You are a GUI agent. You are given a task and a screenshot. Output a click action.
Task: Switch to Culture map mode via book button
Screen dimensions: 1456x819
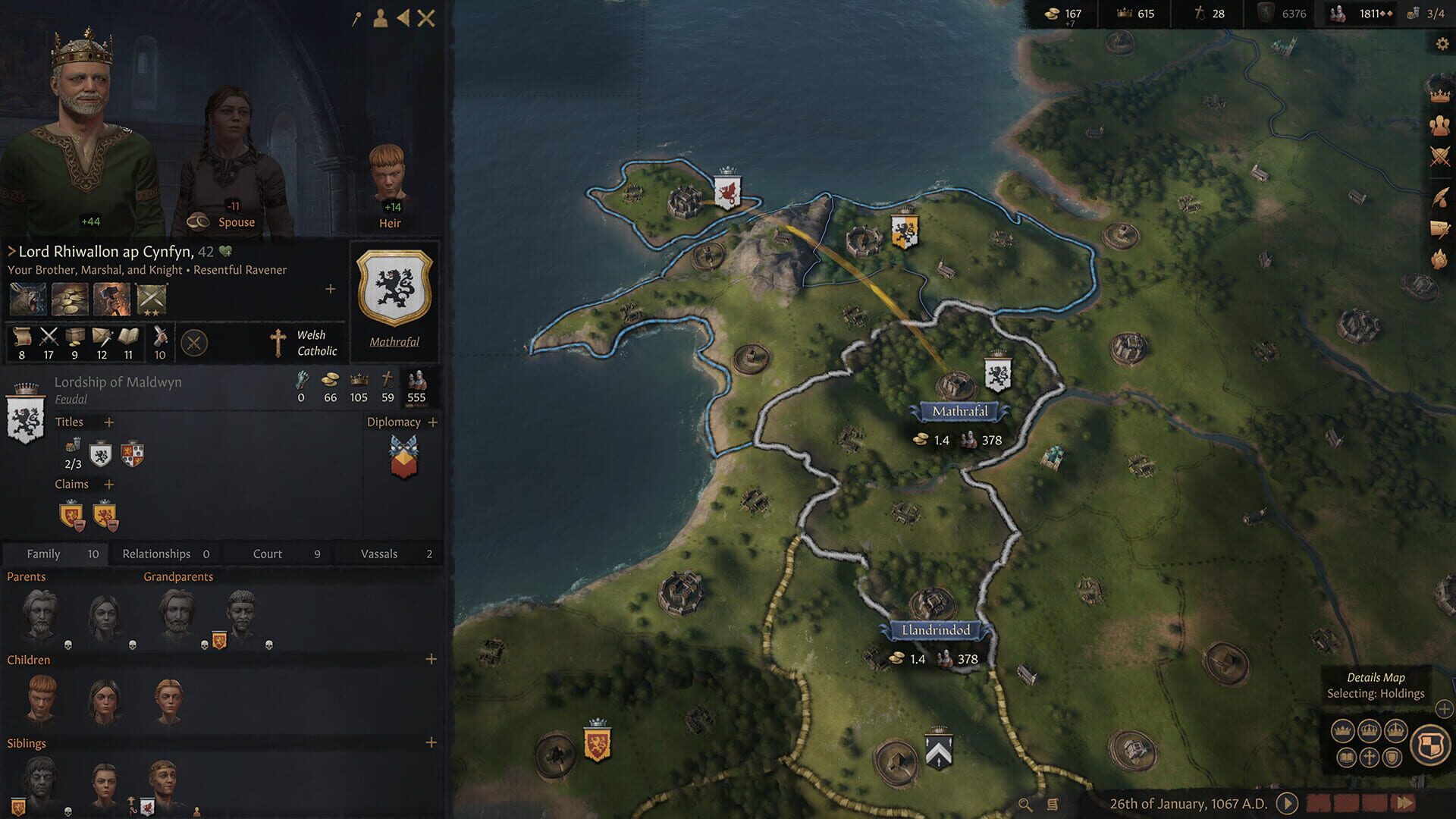(x=1346, y=756)
